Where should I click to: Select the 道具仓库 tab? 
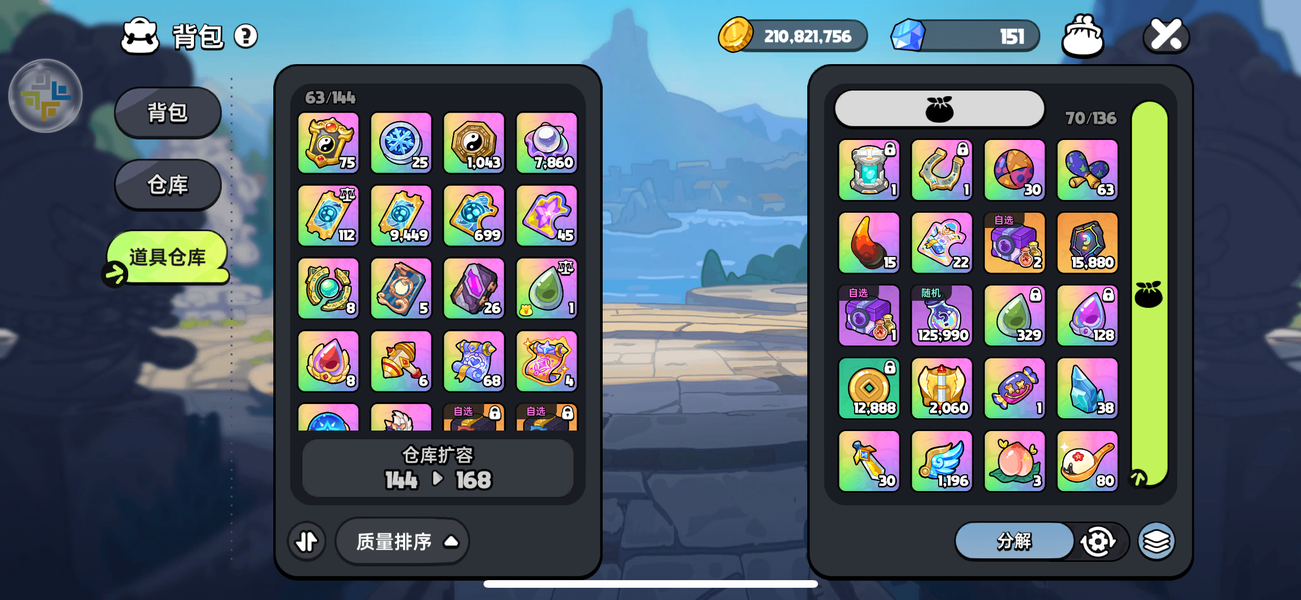pyautogui.click(x=167, y=257)
